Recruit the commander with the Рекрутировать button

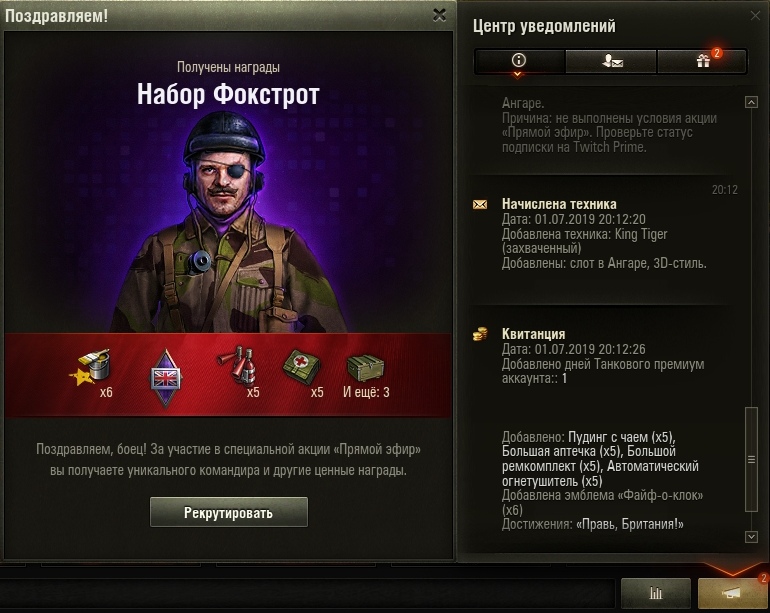click(x=228, y=512)
